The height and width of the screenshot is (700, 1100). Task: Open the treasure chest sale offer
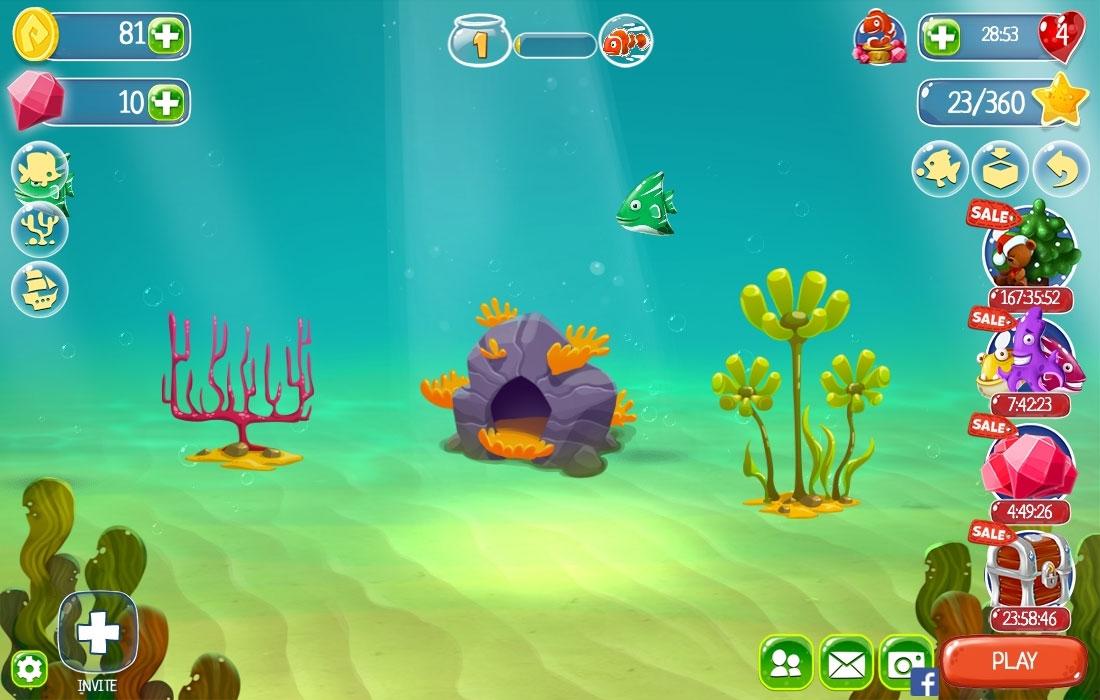[x=1029, y=570]
